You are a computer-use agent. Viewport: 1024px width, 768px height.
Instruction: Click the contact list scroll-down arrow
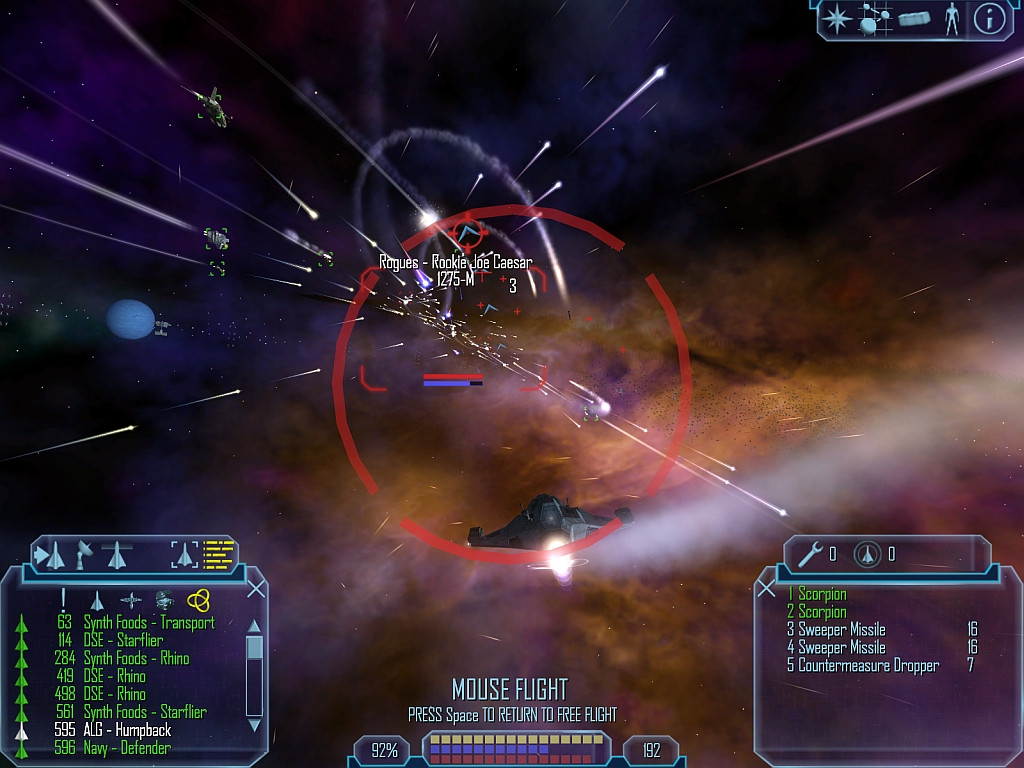tap(254, 724)
